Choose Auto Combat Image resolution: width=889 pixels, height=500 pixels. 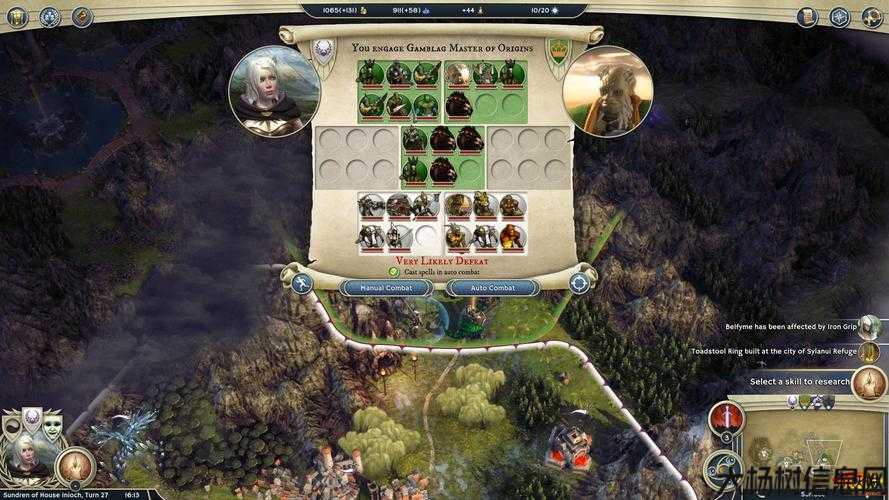click(493, 287)
